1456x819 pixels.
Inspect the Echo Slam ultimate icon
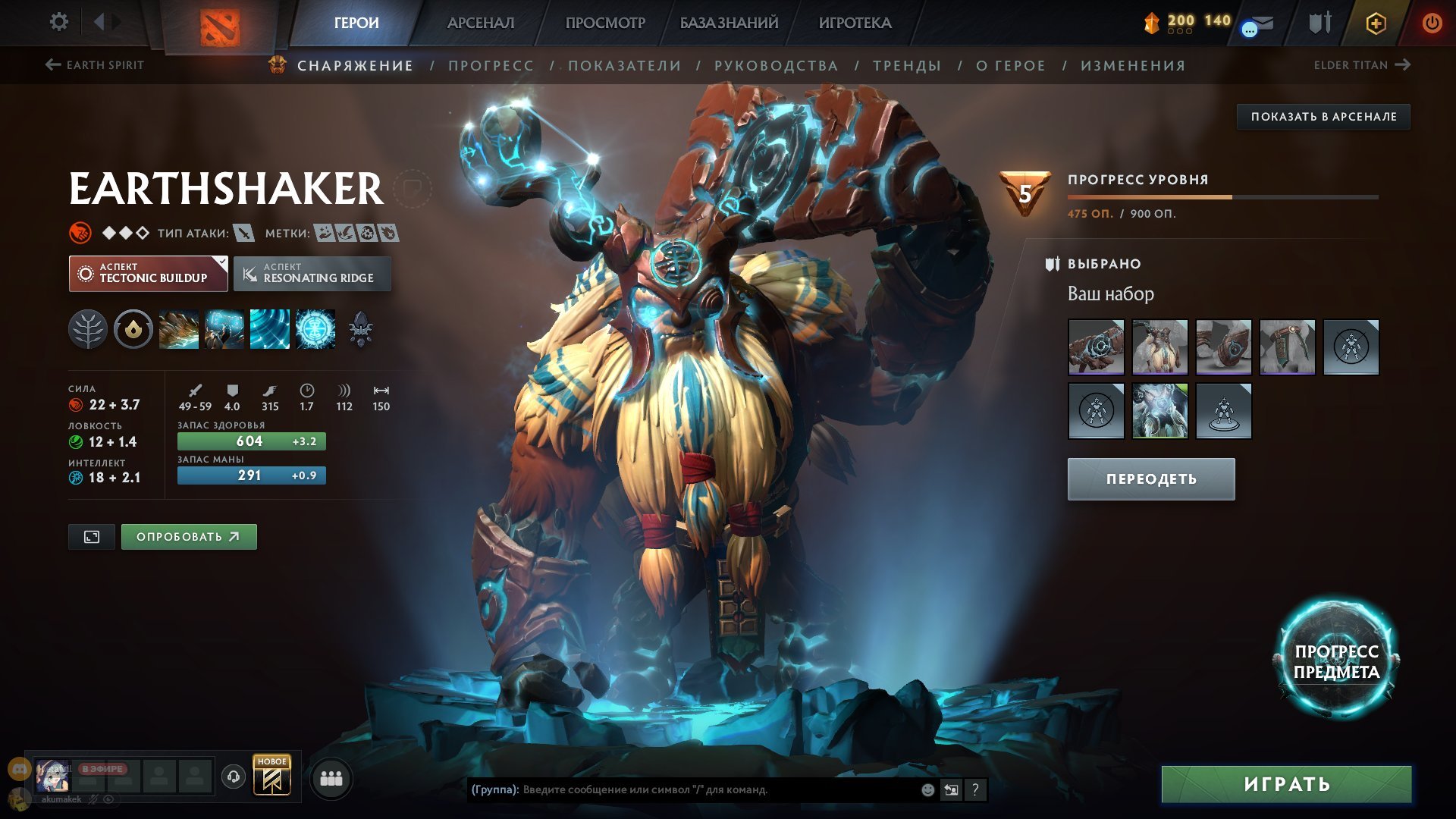point(314,329)
